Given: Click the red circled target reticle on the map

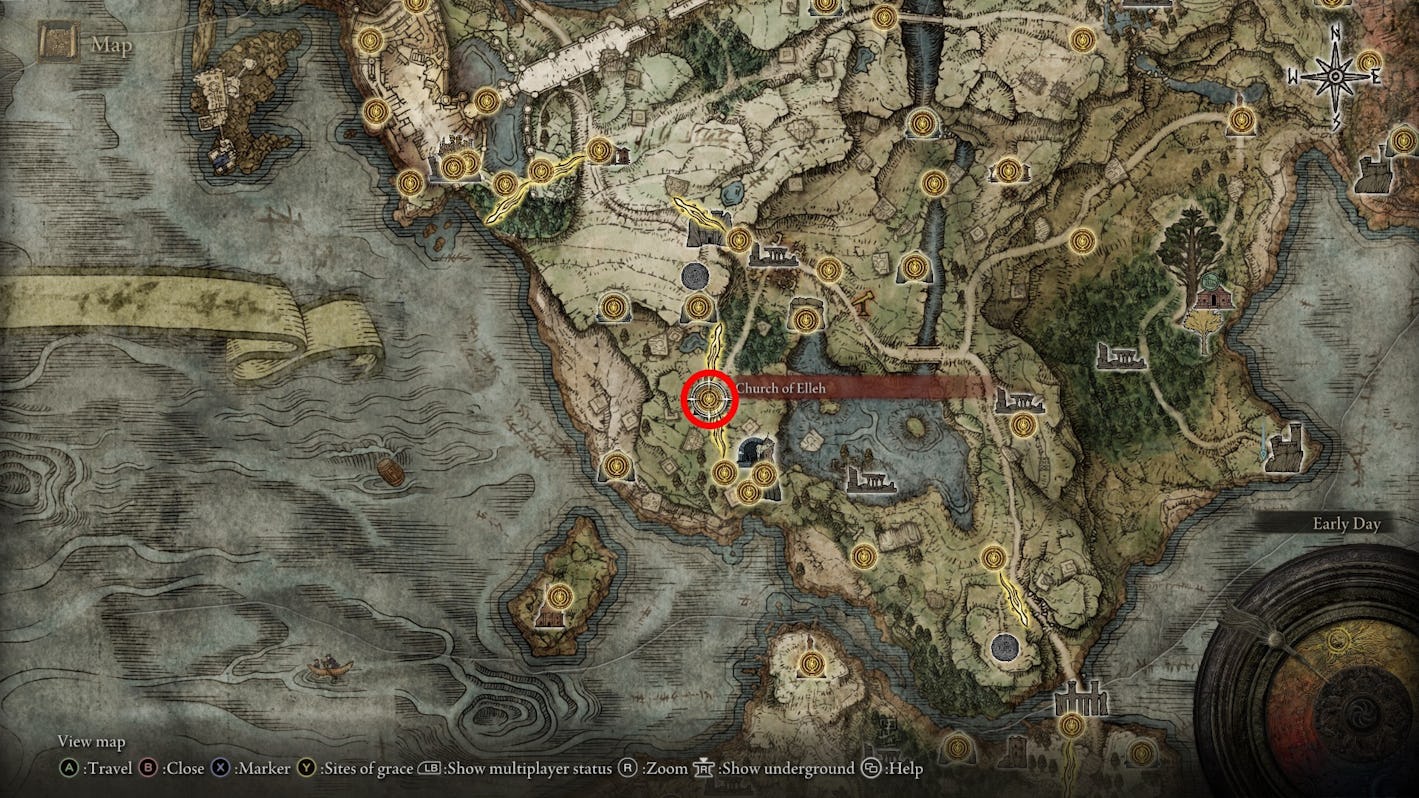Looking at the screenshot, I should click(x=710, y=400).
